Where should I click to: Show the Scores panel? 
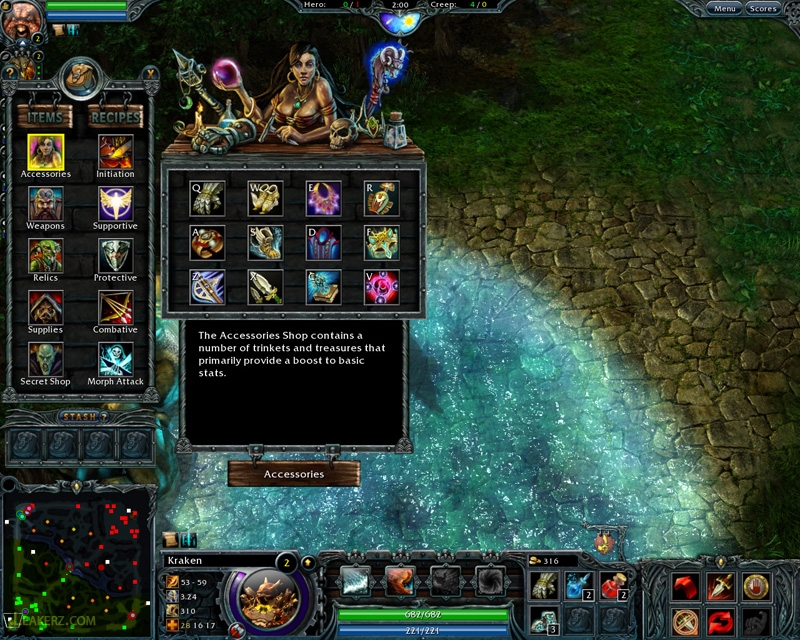763,9
